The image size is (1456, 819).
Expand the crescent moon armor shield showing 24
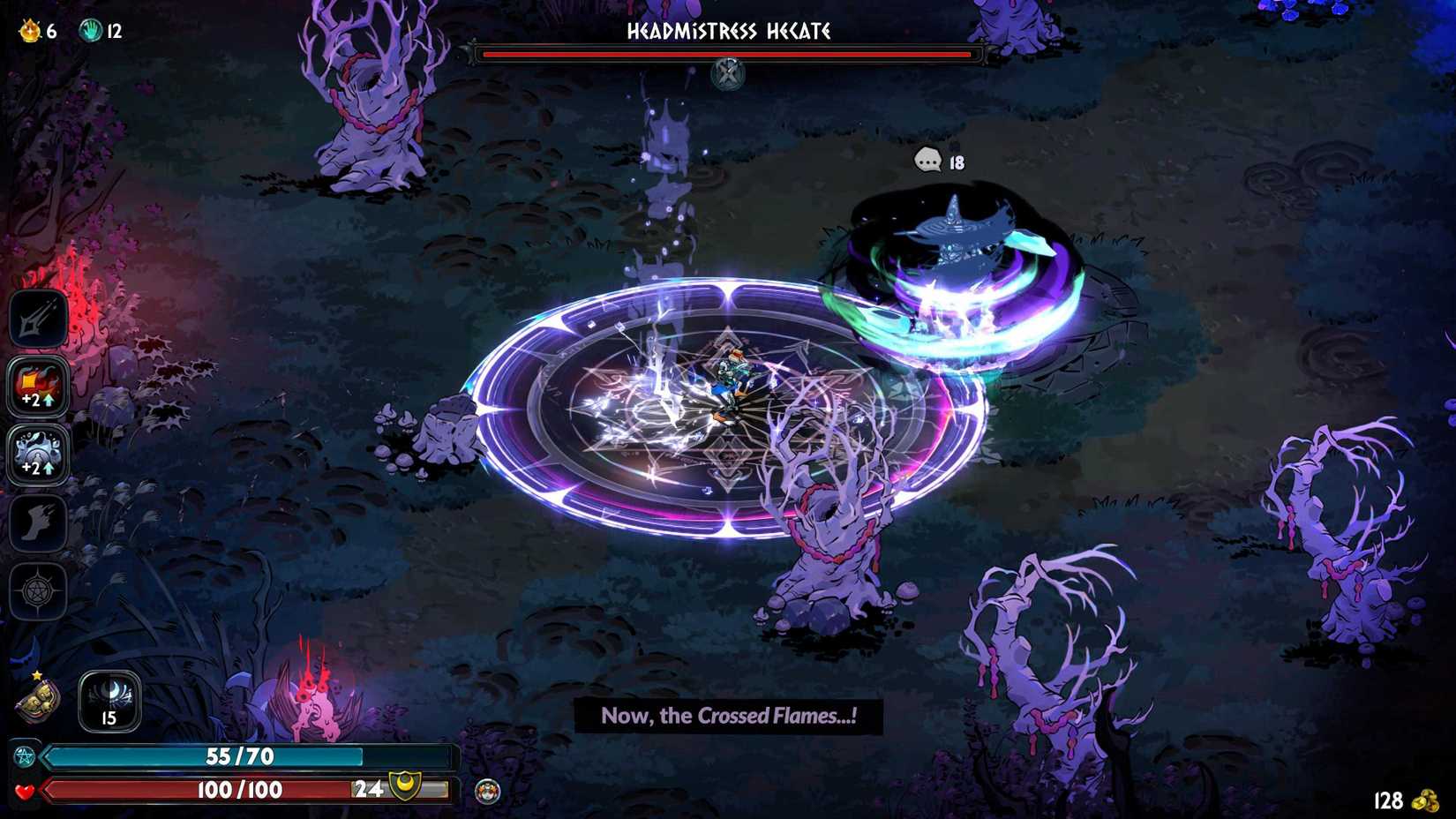click(404, 787)
